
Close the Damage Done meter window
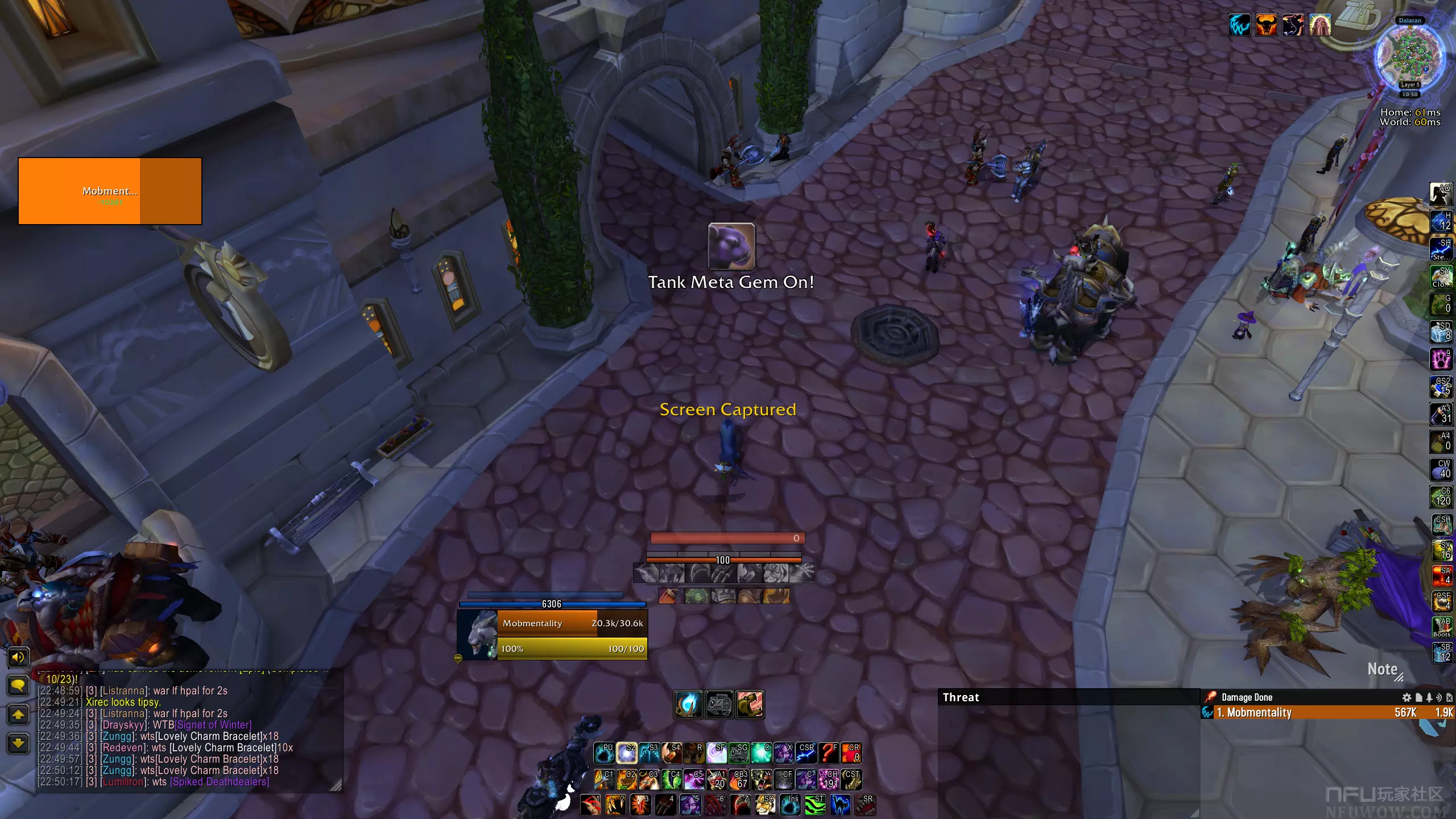pyautogui.click(x=1449, y=697)
